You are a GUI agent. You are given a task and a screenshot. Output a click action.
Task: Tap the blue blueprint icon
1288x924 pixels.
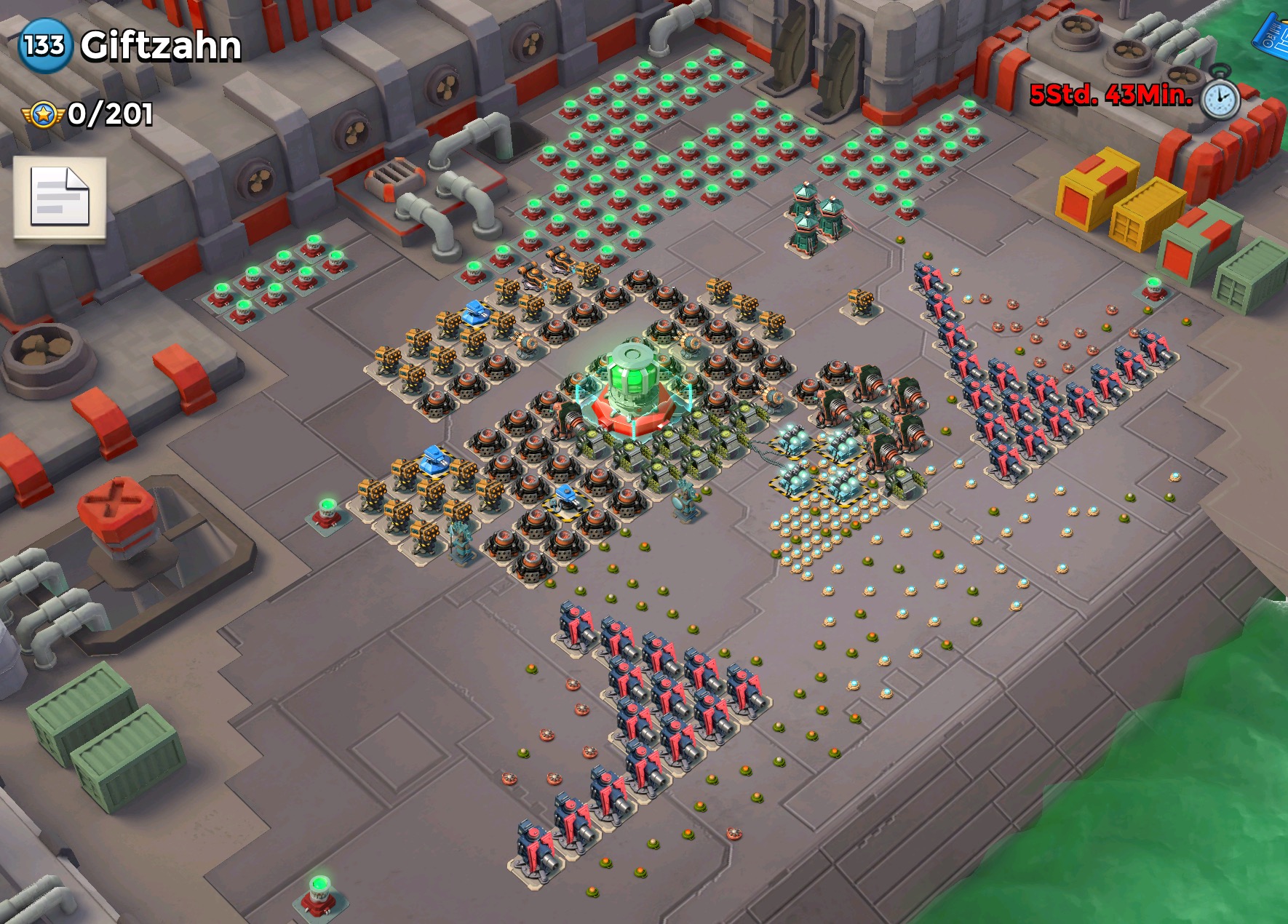click(1273, 33)
